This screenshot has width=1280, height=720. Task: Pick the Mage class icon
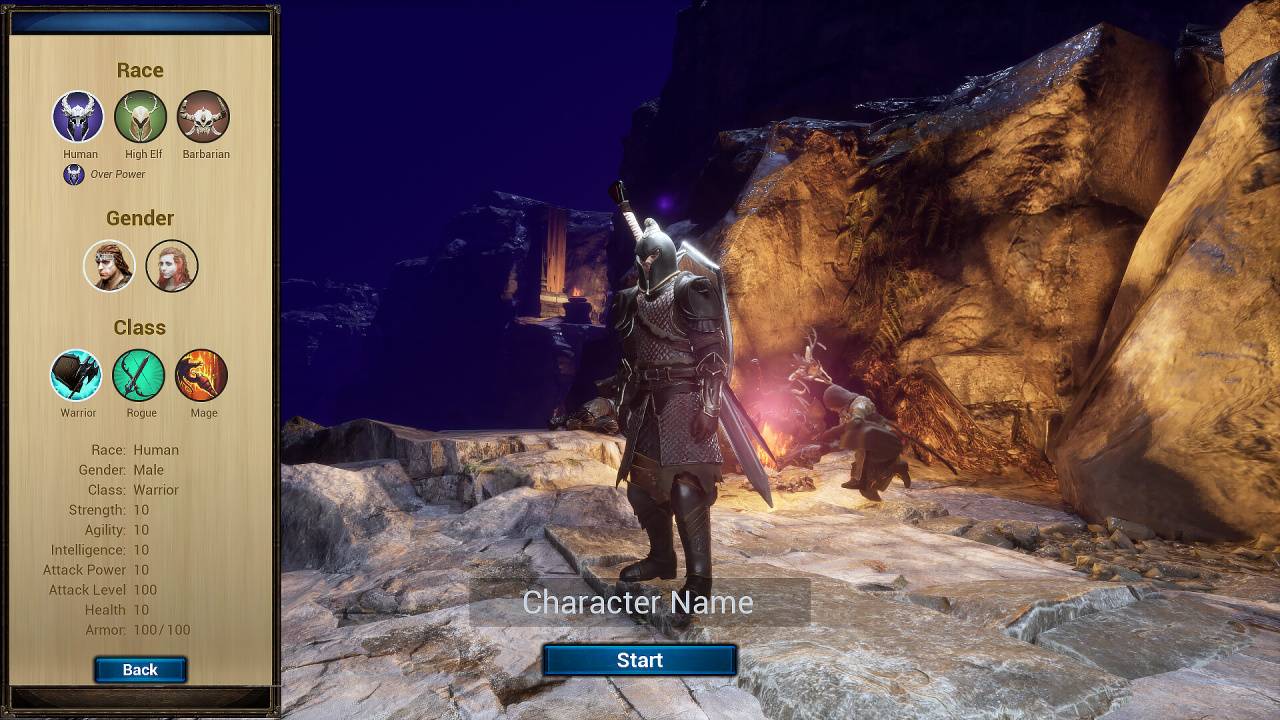(202, 375)
